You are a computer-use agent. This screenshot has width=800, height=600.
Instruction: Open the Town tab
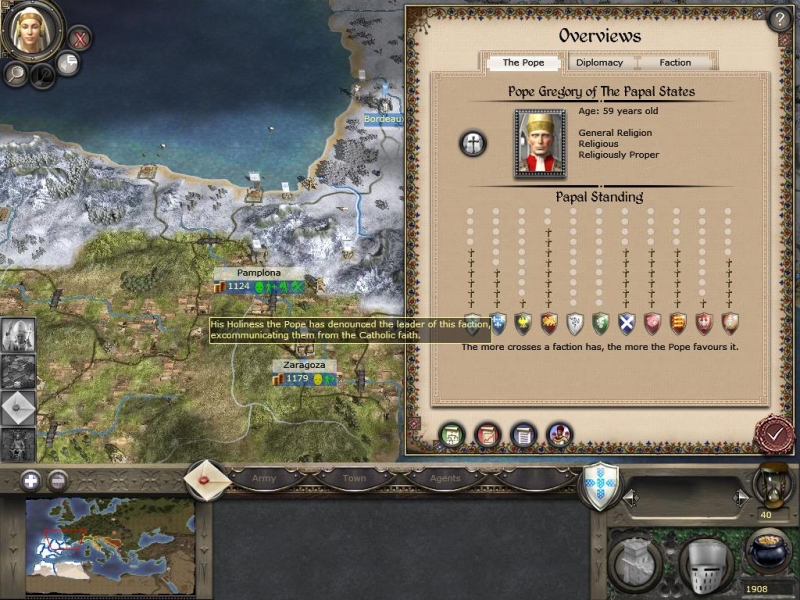[x=354, y=479]
